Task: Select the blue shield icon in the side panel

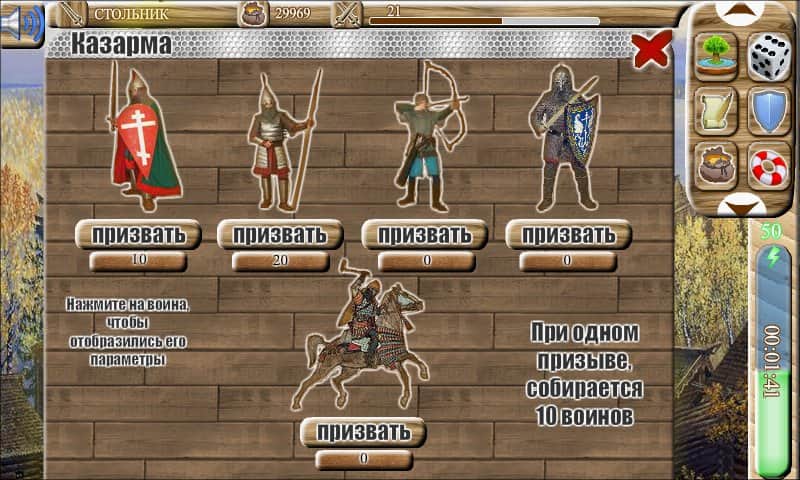Action: (769, 110)
